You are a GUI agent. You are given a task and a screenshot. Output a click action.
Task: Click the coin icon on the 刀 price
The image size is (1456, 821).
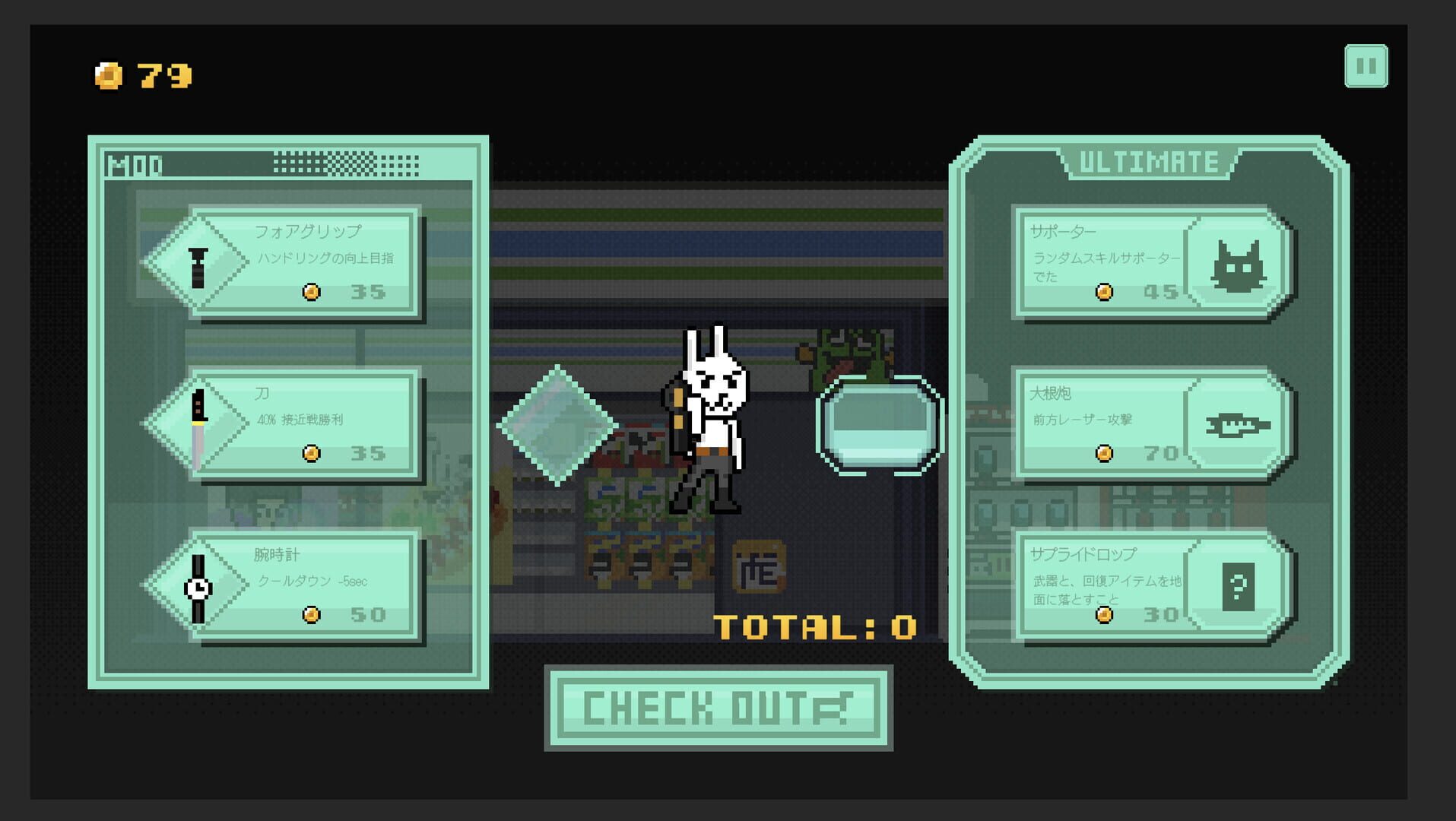[x=310, y=454]
